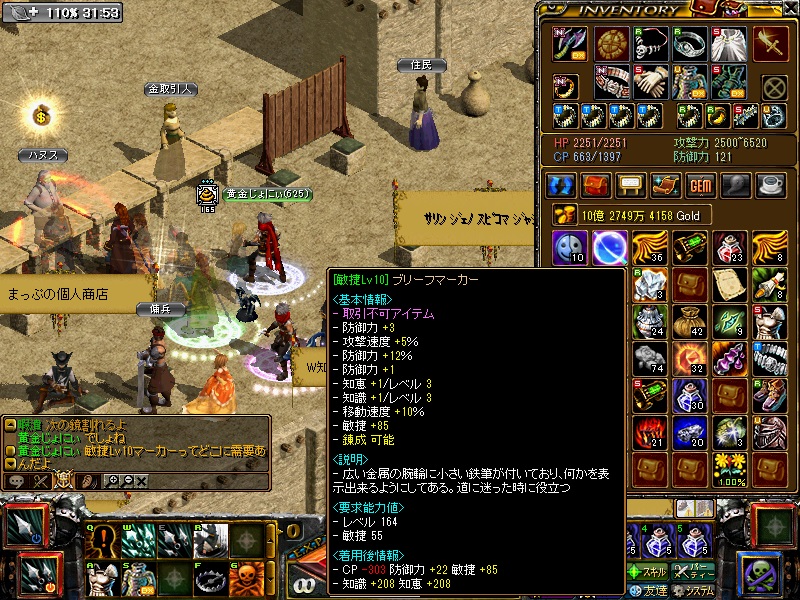Select the equipped gloves slot
Viewport: 800px width, 600px height.
(x=648, y=82)
